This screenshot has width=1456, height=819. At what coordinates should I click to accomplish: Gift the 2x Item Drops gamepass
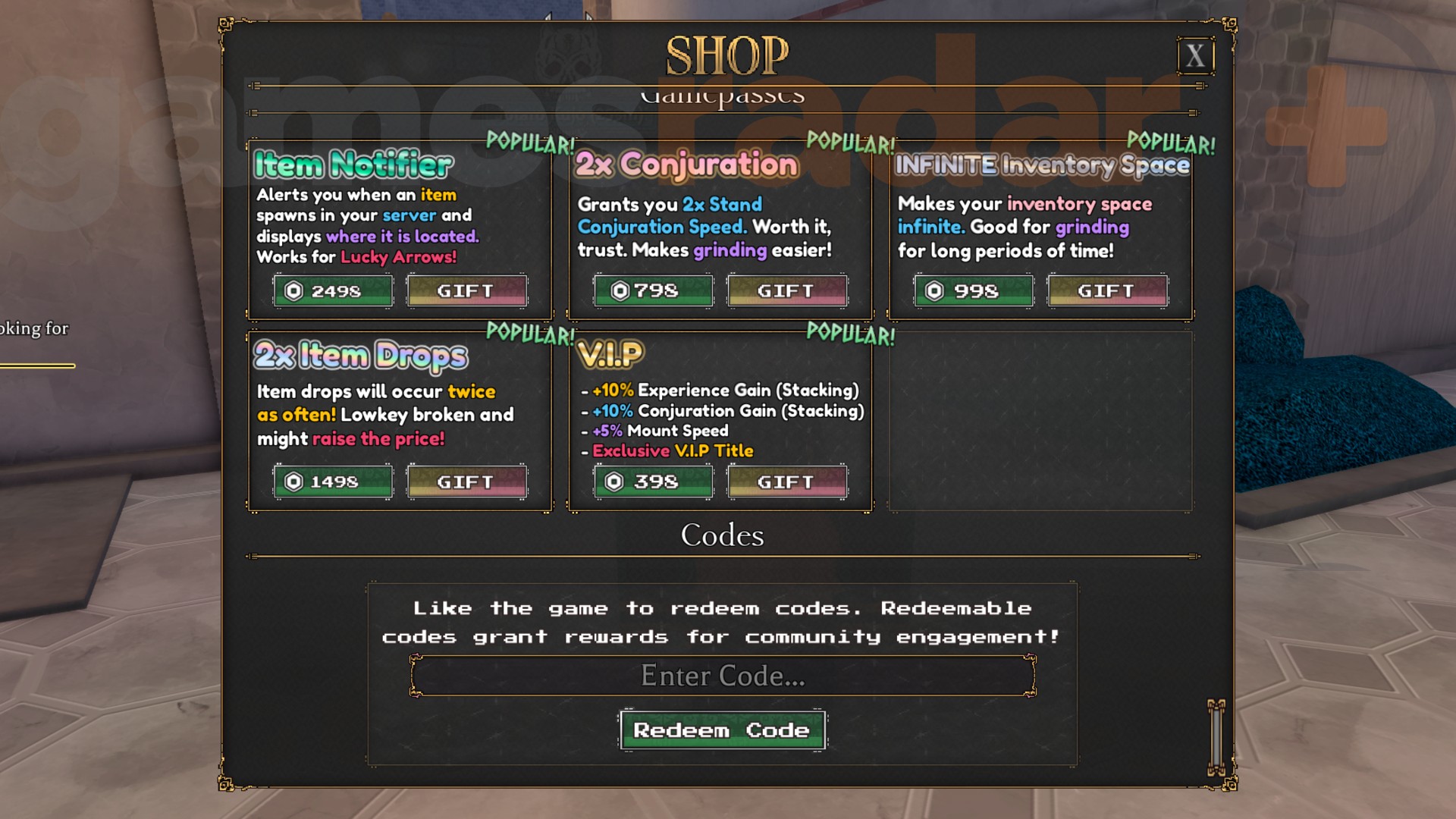pyautogui.click(x=466, y=481)
